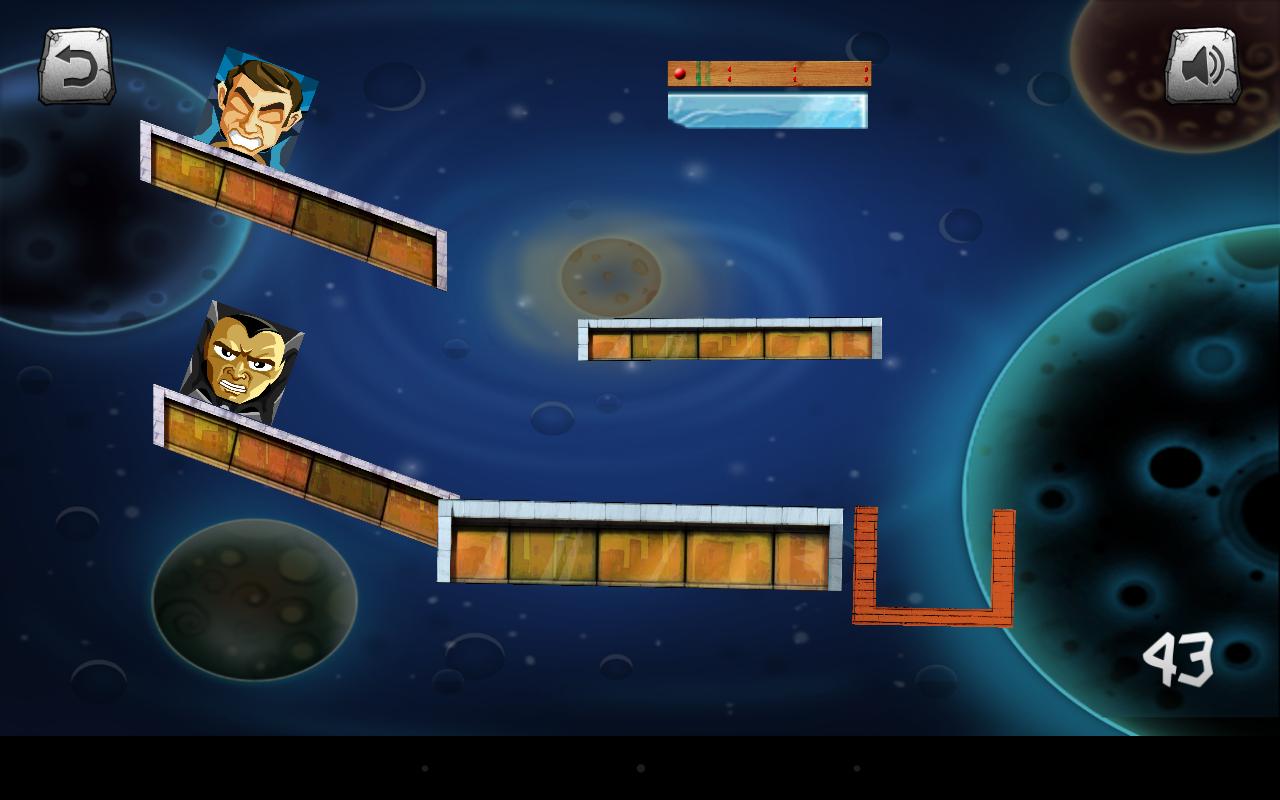Select the short middle floating platform

(x=730, y=342)
